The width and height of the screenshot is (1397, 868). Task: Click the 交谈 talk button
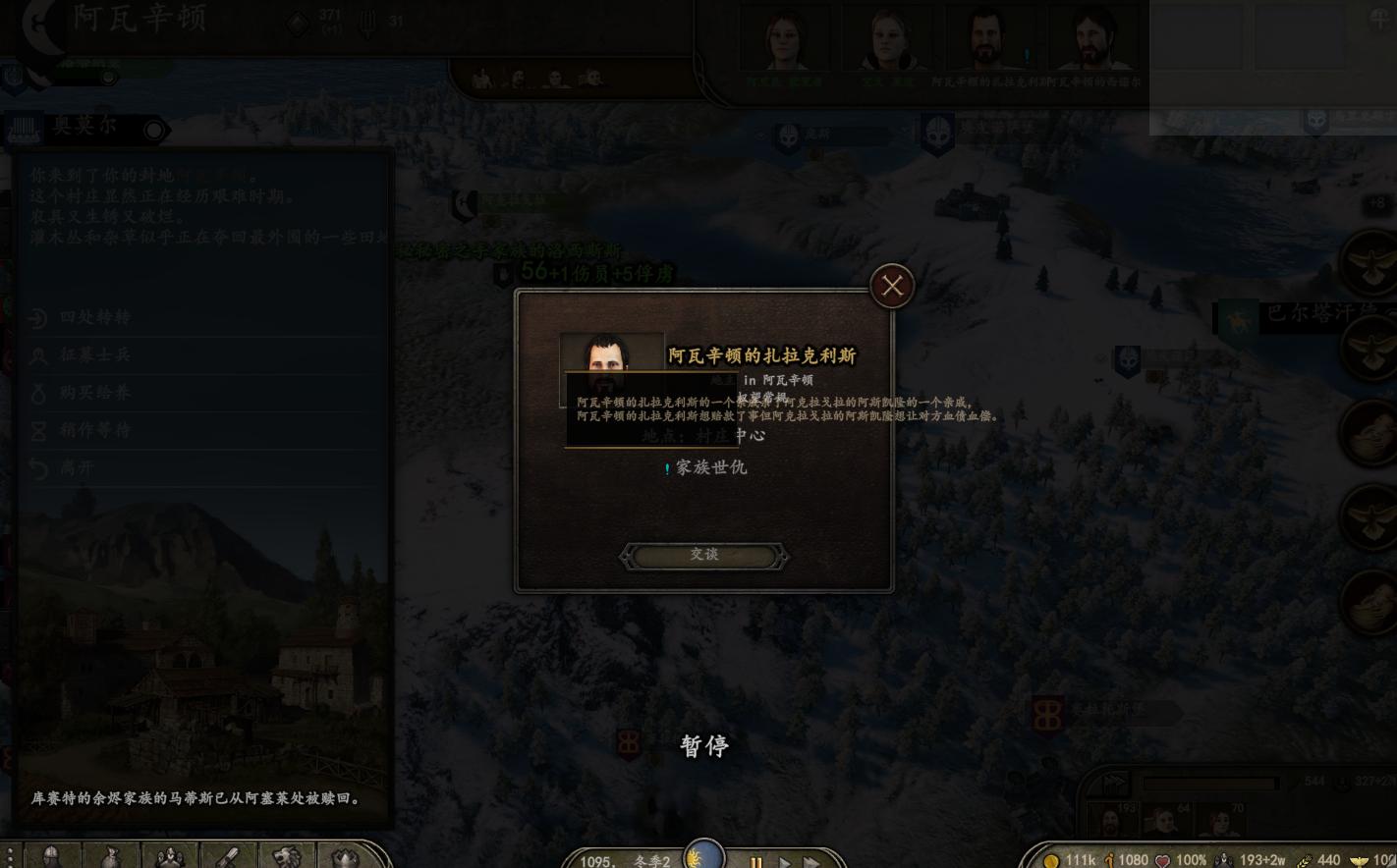coord(703,556)
